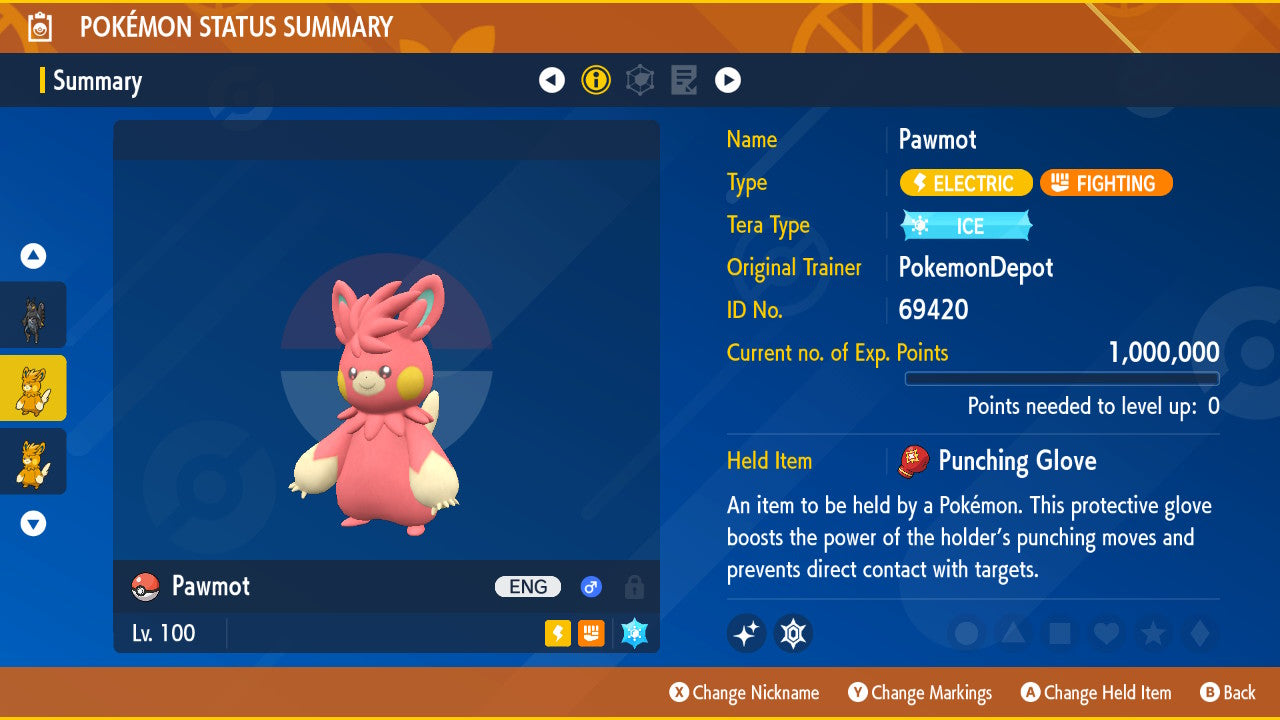Toggle the diamond marking
1280x720 pixels.
point(1199,634)
